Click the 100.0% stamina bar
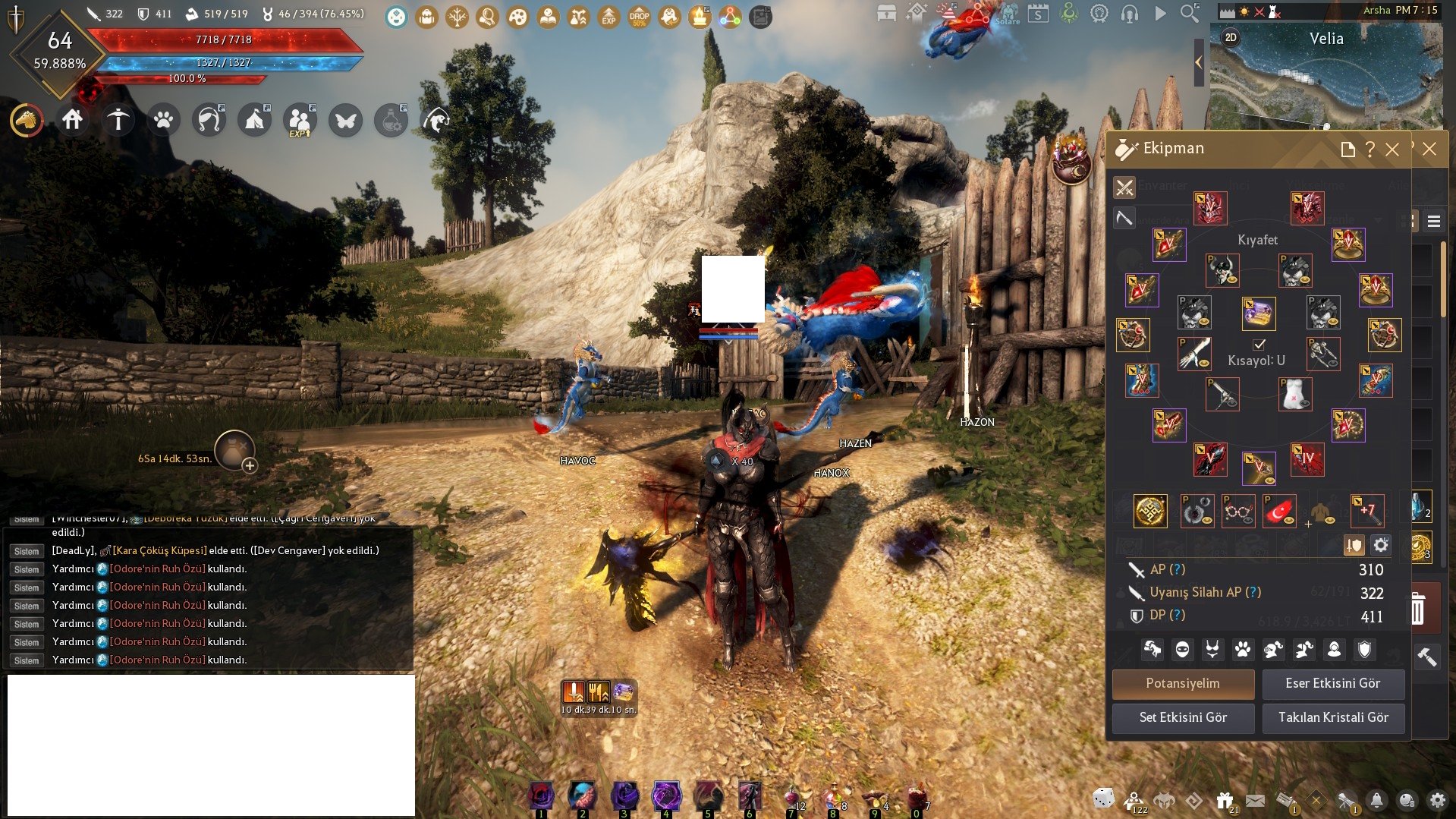 coord(187,80)
